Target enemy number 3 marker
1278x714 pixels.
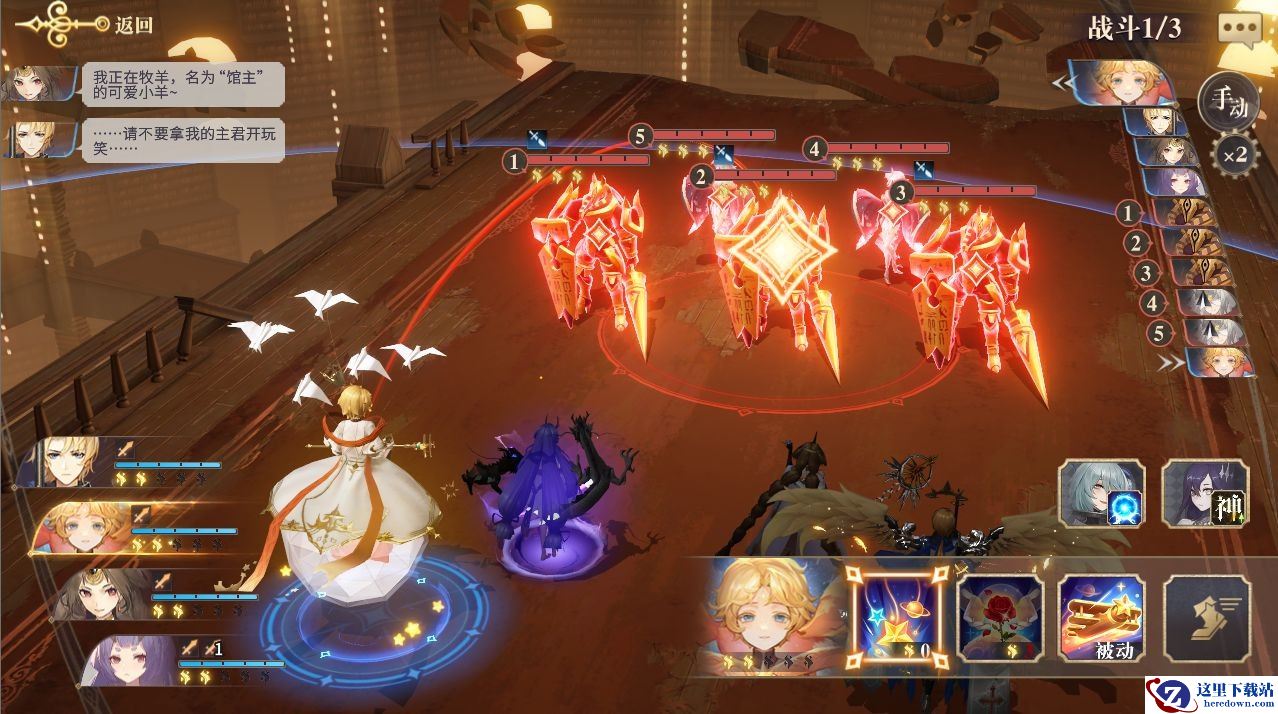(x=901, y=191)
